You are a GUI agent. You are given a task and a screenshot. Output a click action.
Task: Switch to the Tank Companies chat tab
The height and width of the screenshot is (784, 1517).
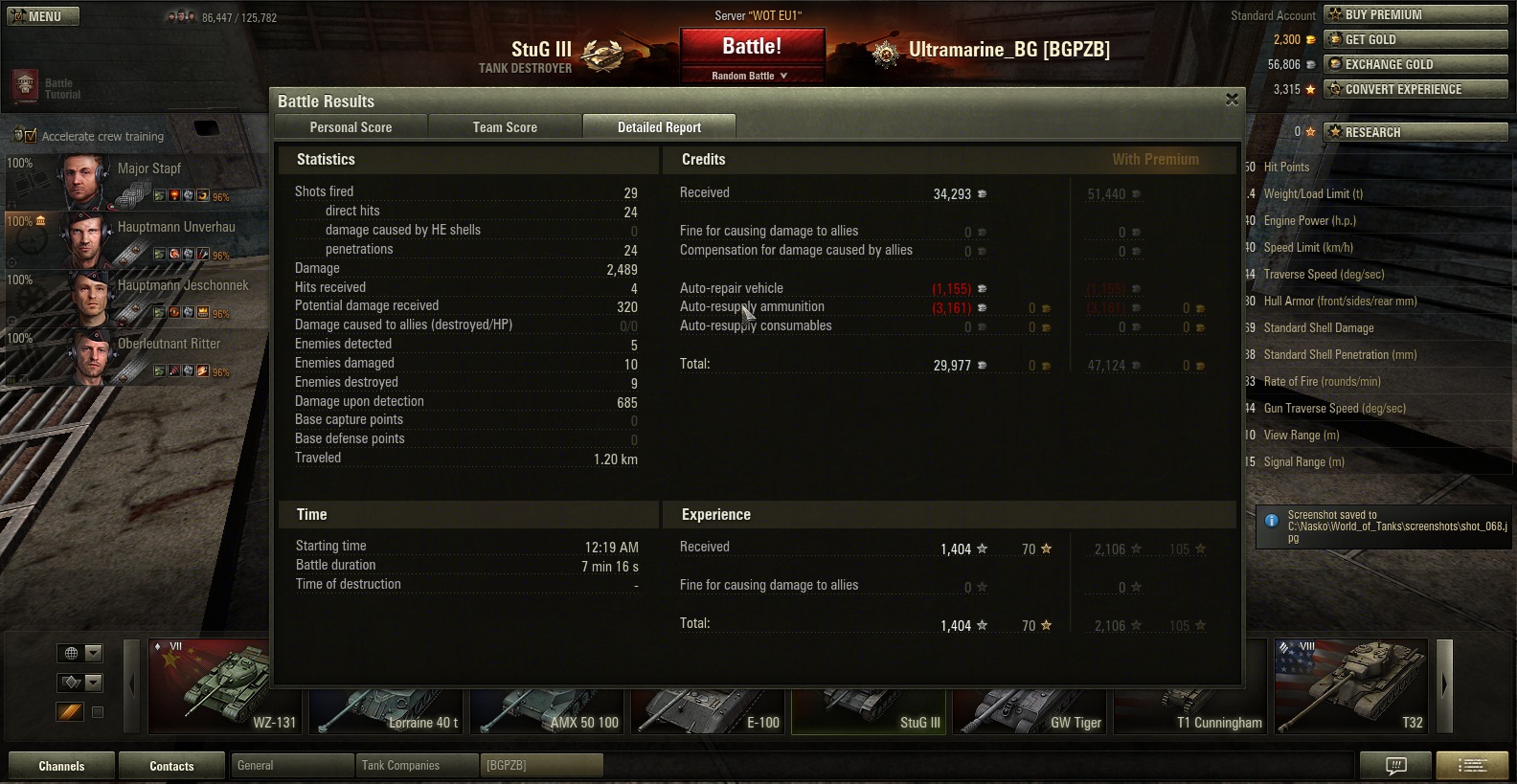pos(417,766)
